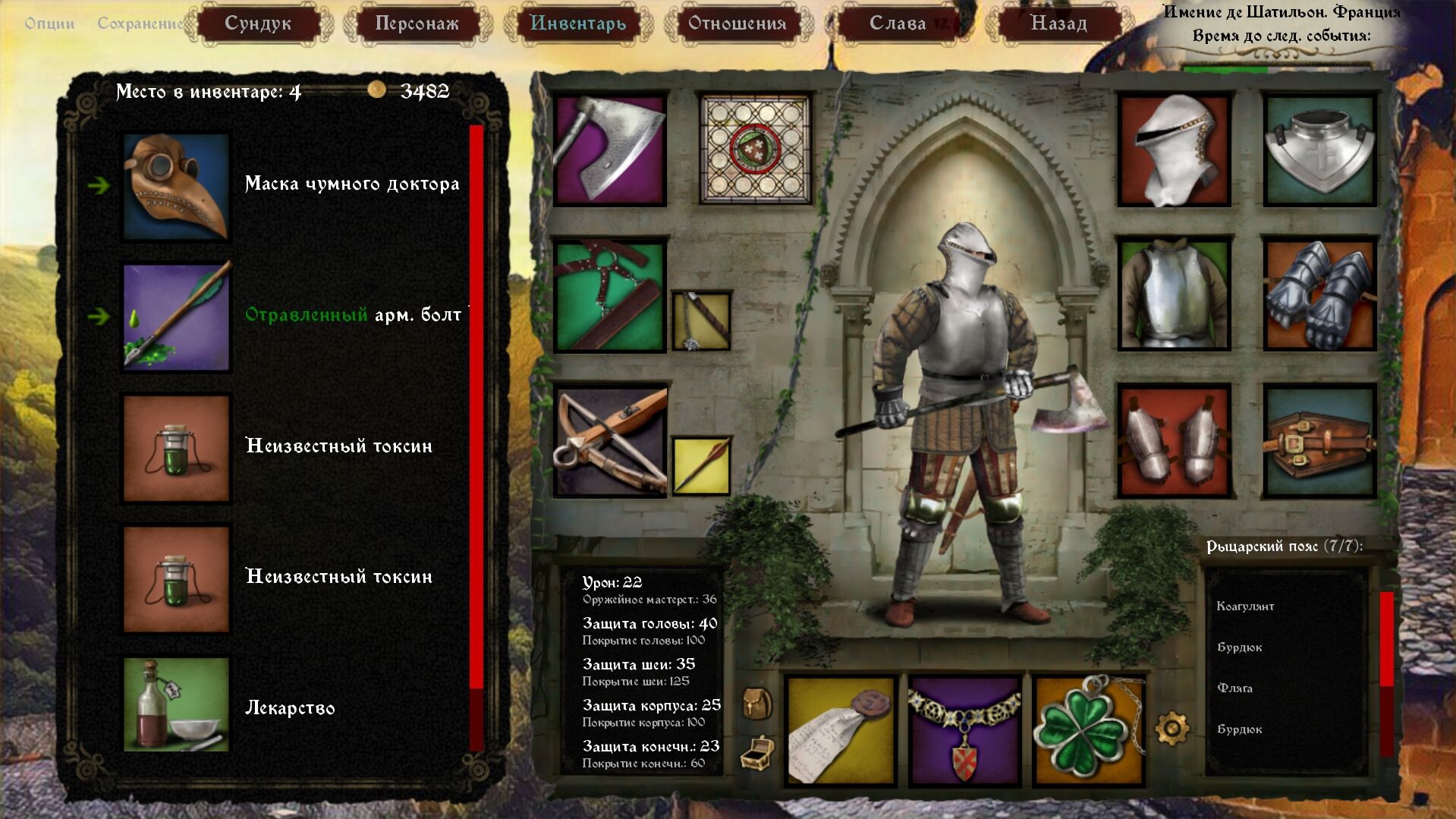The image size is (1456, 819).
Task: Open the stained glass shield slot
Action: tap(754, 149)
